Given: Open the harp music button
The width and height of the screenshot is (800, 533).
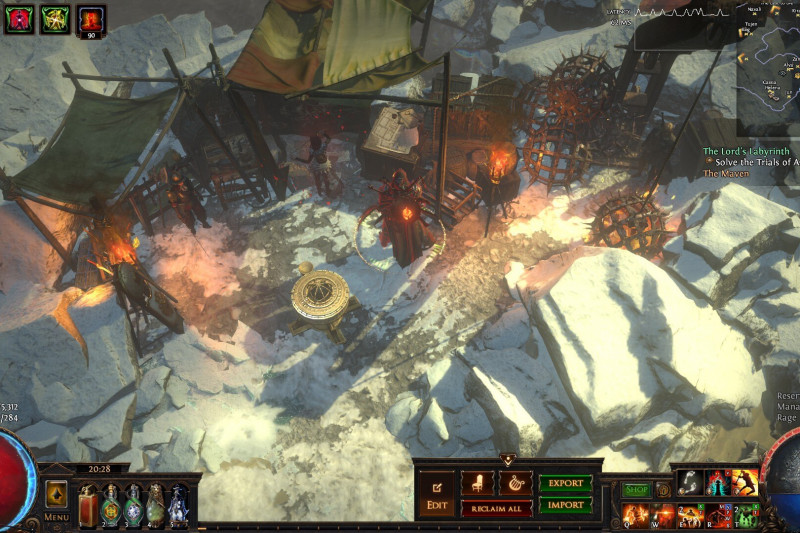Looking at the screenshot, I should point(516,483).
